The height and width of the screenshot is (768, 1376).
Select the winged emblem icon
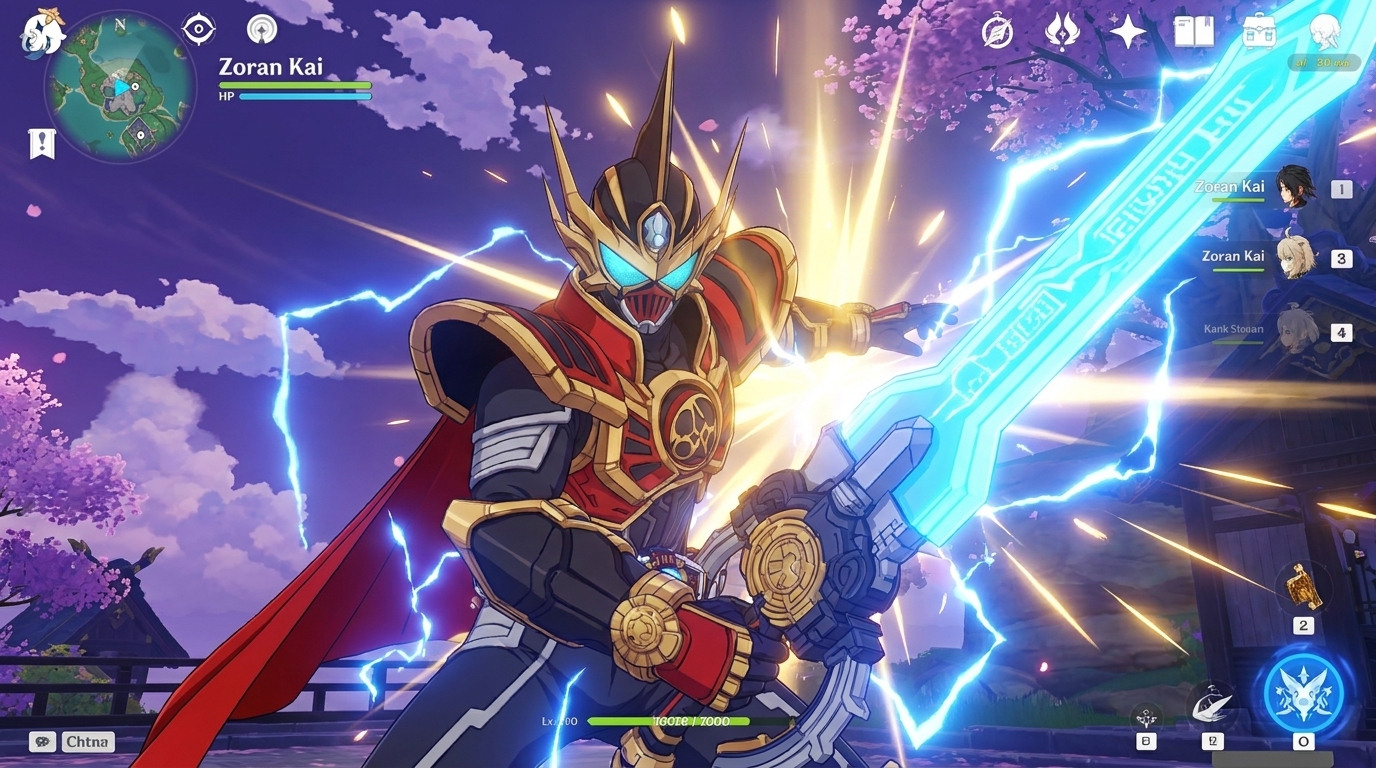pos(1061,32)
